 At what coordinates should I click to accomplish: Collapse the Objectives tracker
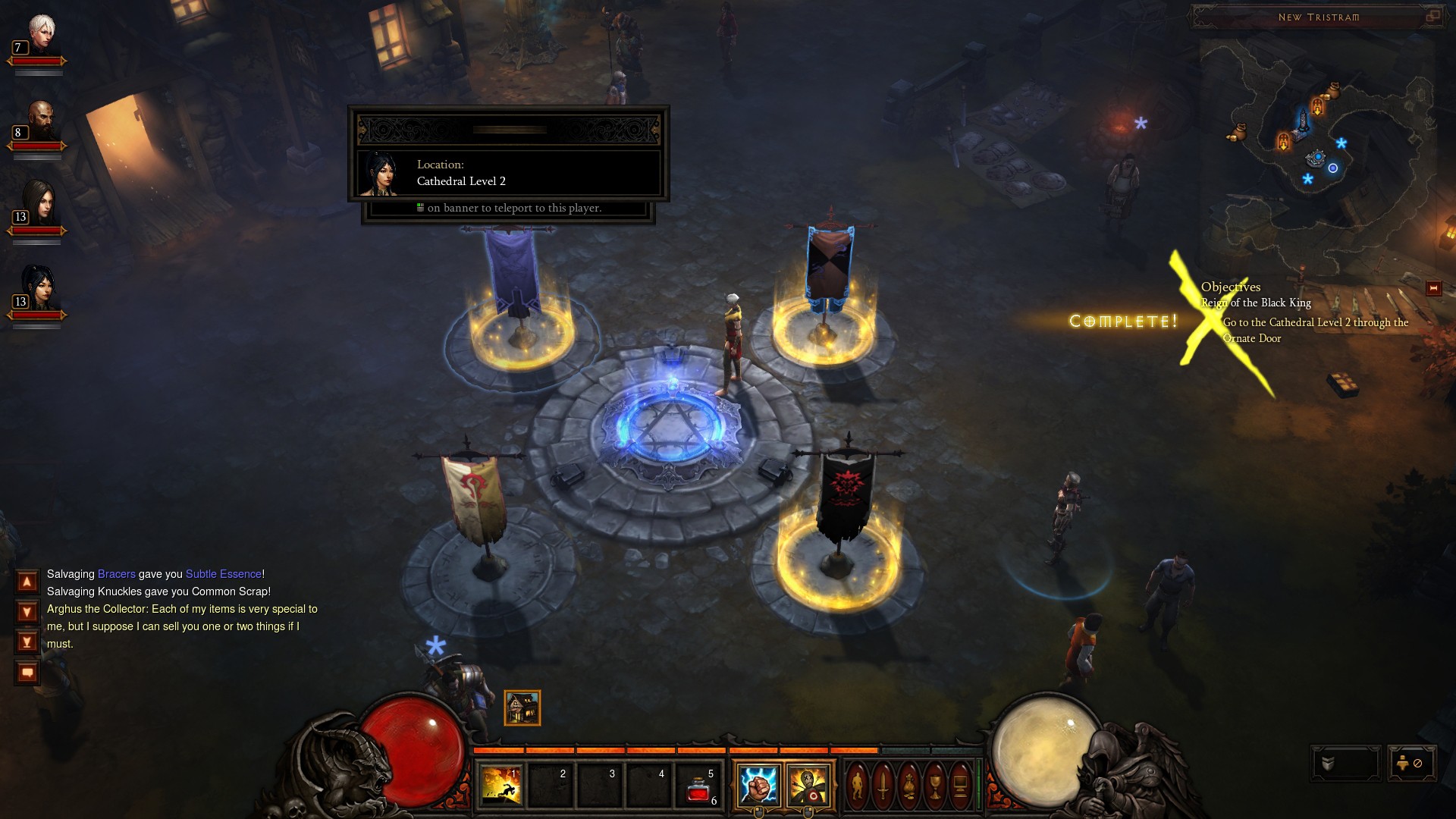coord(1433,288)
